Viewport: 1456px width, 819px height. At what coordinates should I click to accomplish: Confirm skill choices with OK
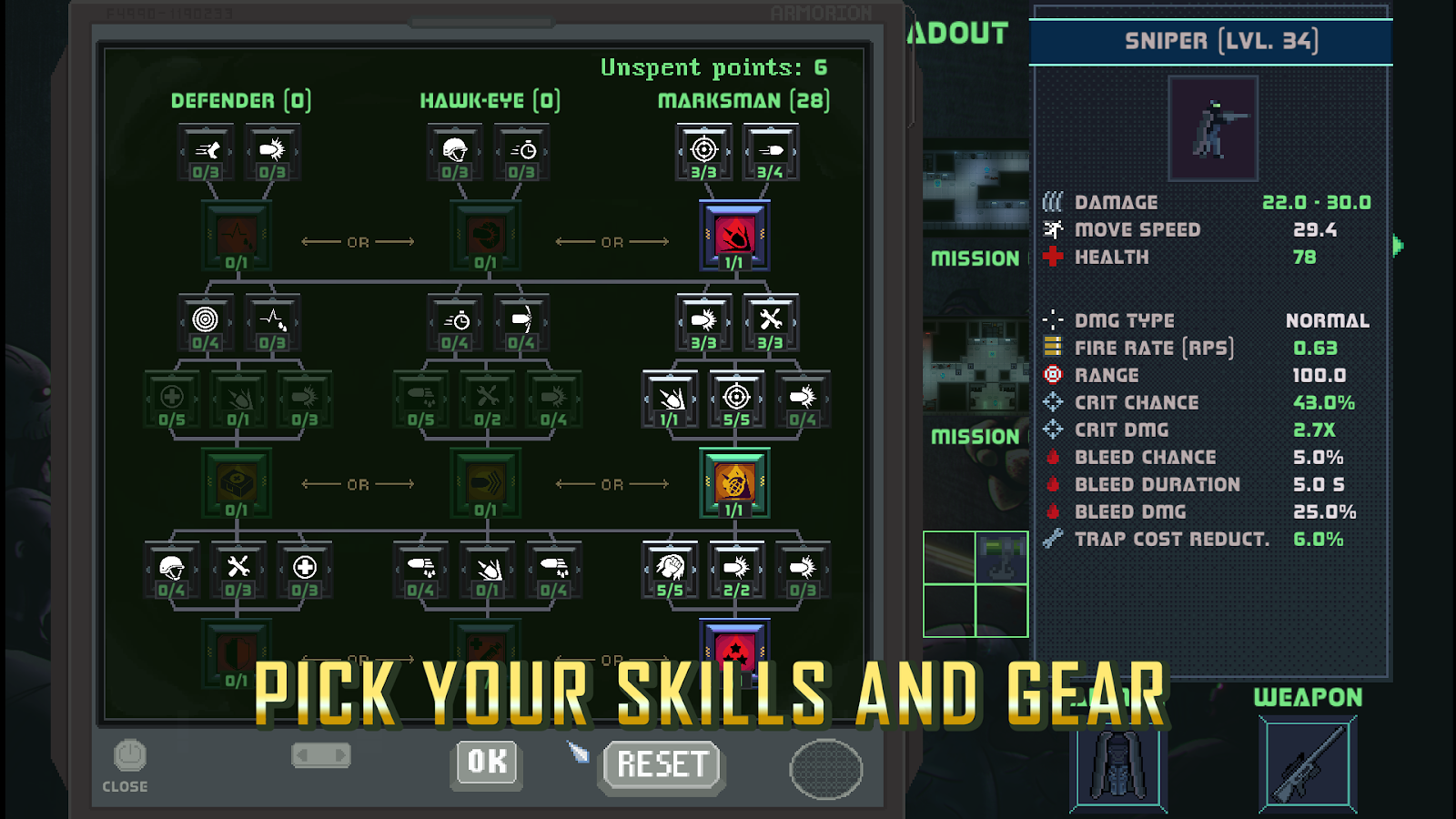point(487,762)
